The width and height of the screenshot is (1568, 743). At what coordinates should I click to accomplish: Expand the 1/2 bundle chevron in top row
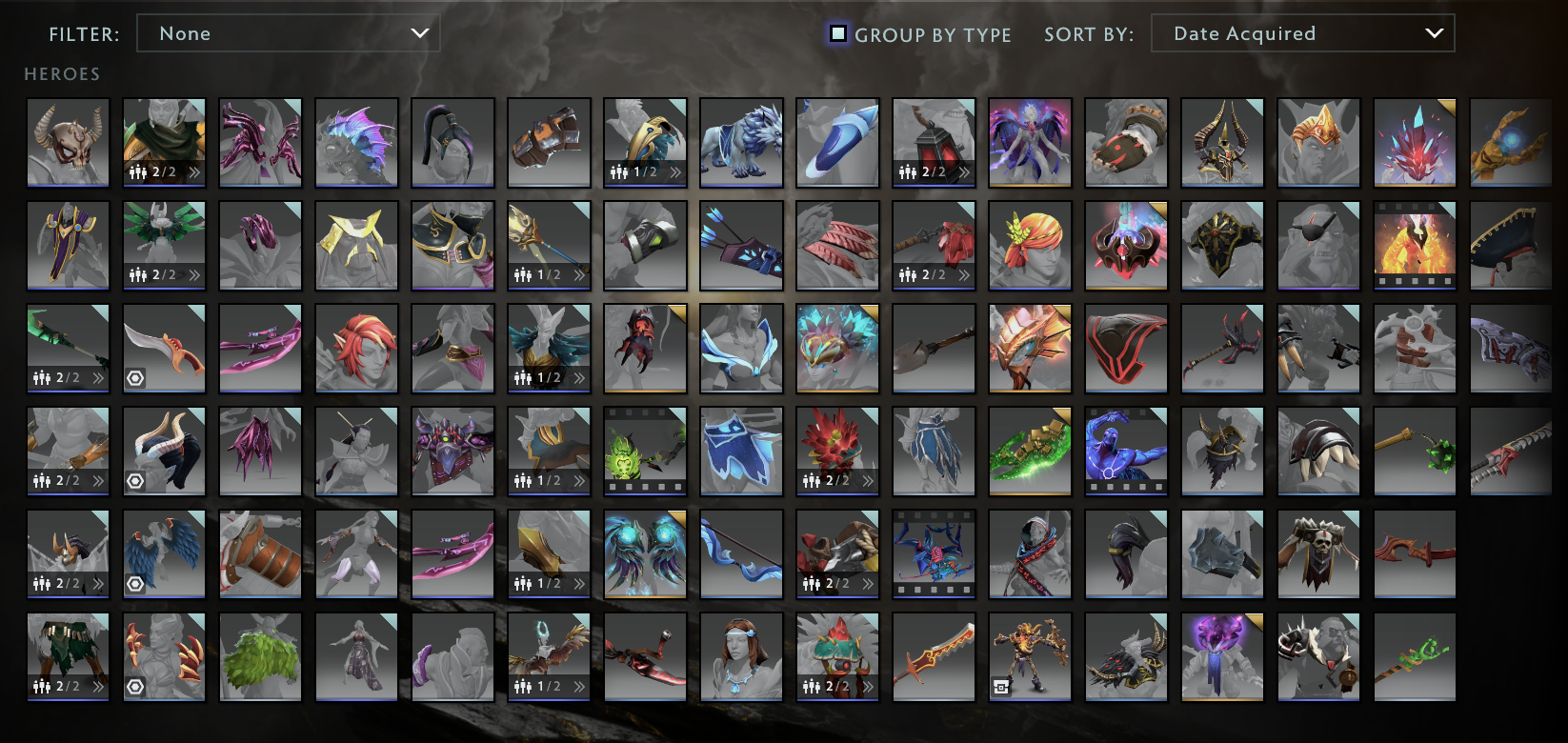click(x=676, y=173)
